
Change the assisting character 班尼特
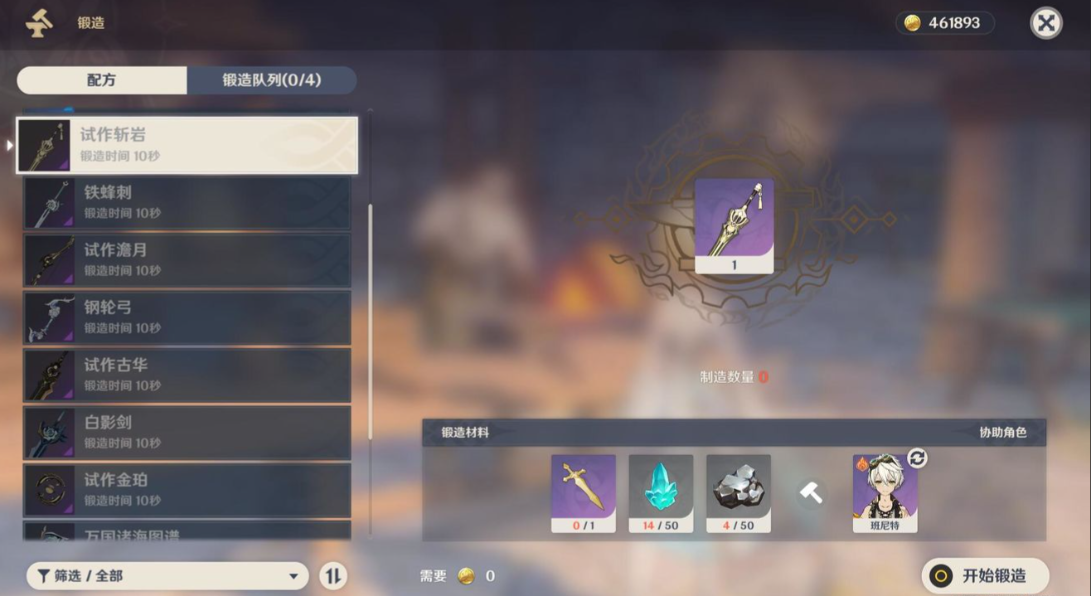tap(916, 459)
